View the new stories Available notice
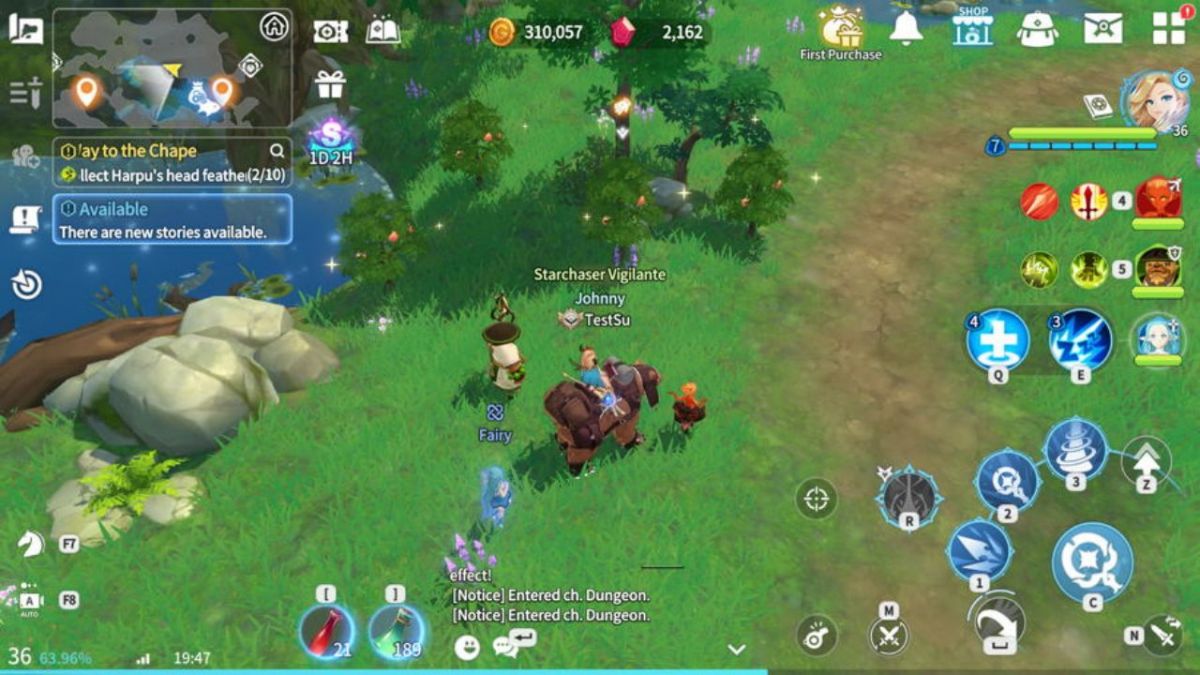The image size is (1200, 675). [172, 220]
